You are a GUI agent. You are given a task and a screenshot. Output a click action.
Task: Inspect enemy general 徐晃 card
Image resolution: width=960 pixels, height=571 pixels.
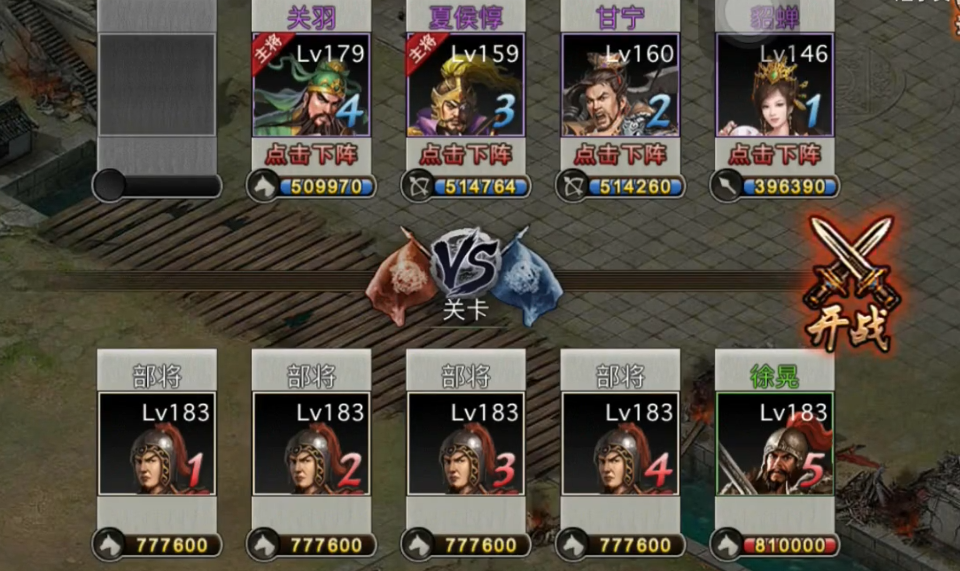775,443
